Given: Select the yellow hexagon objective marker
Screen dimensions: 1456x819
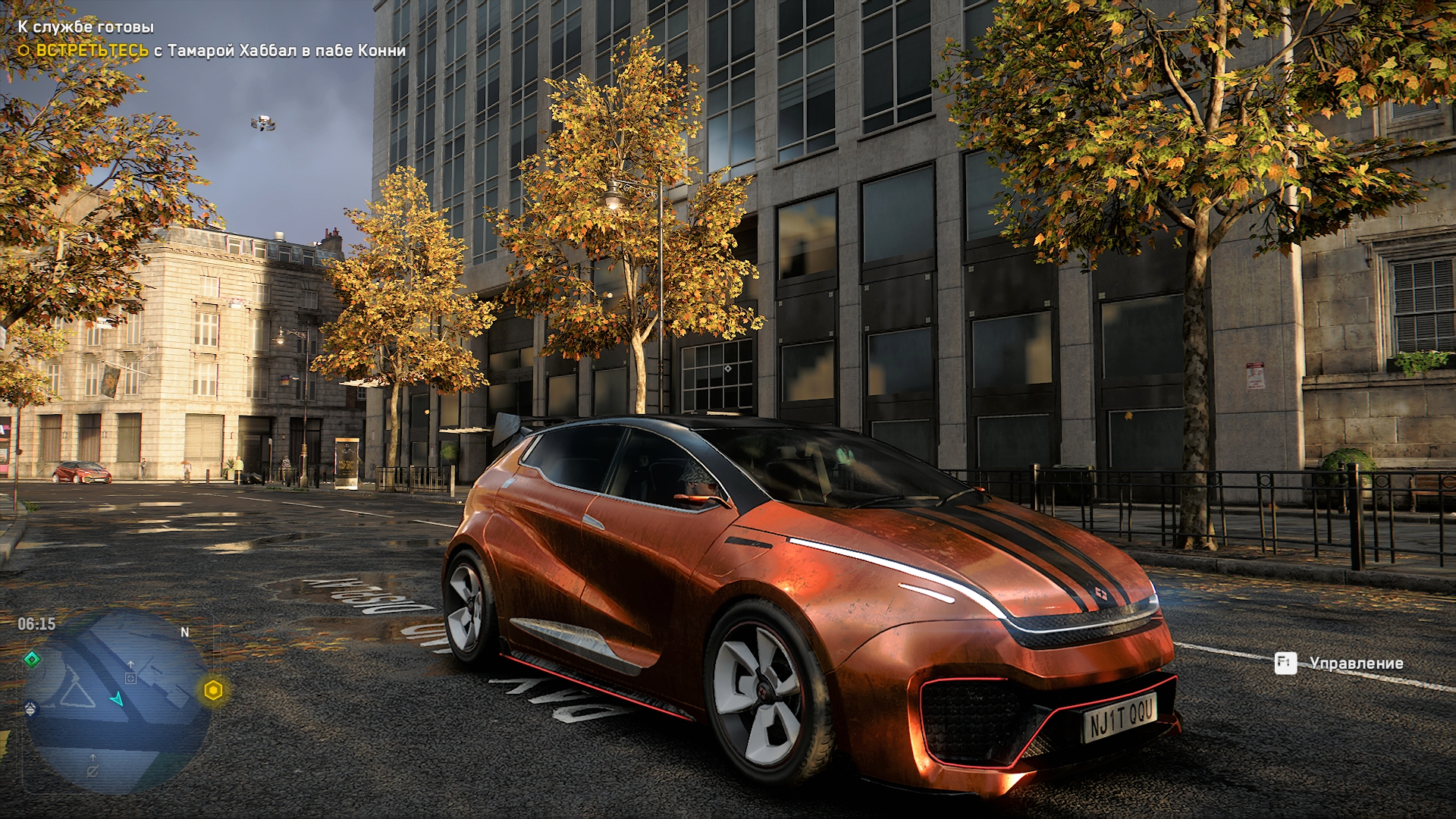Looking at the screenshot, I should [x=213, y=691].
